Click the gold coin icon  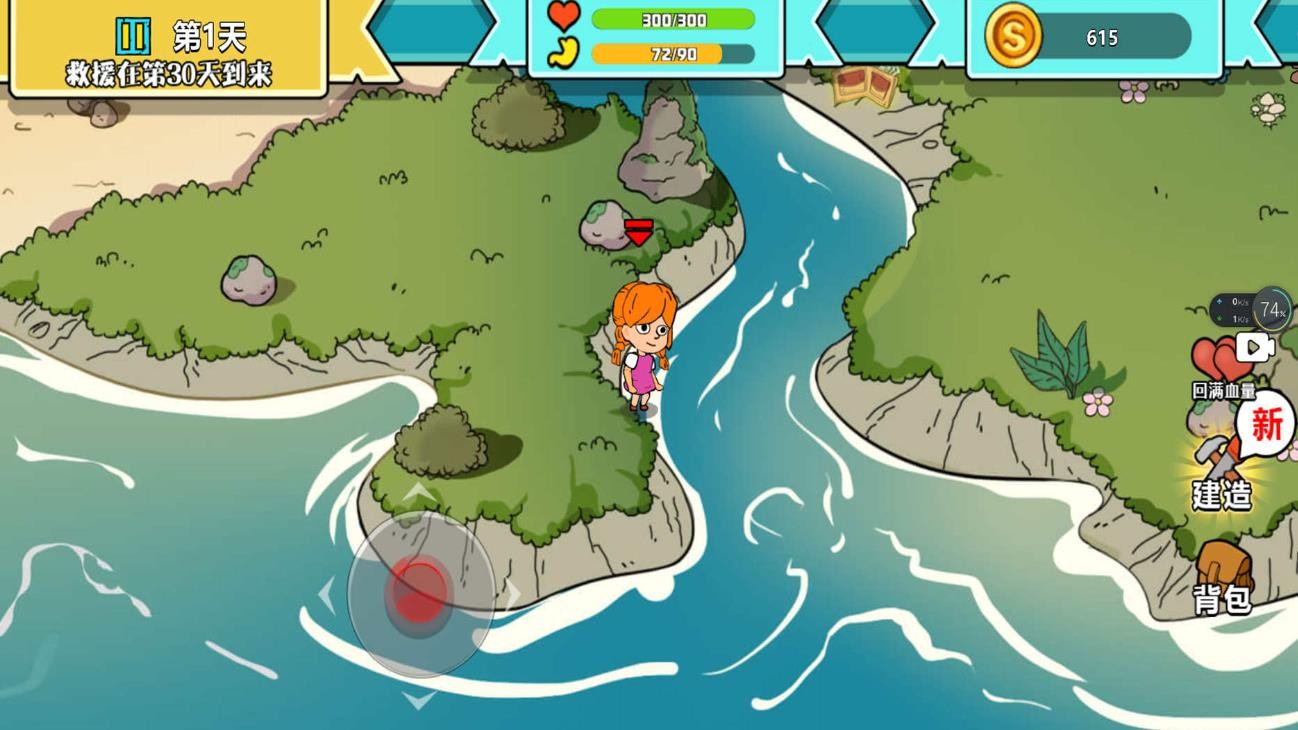[x=1013, y=37]
